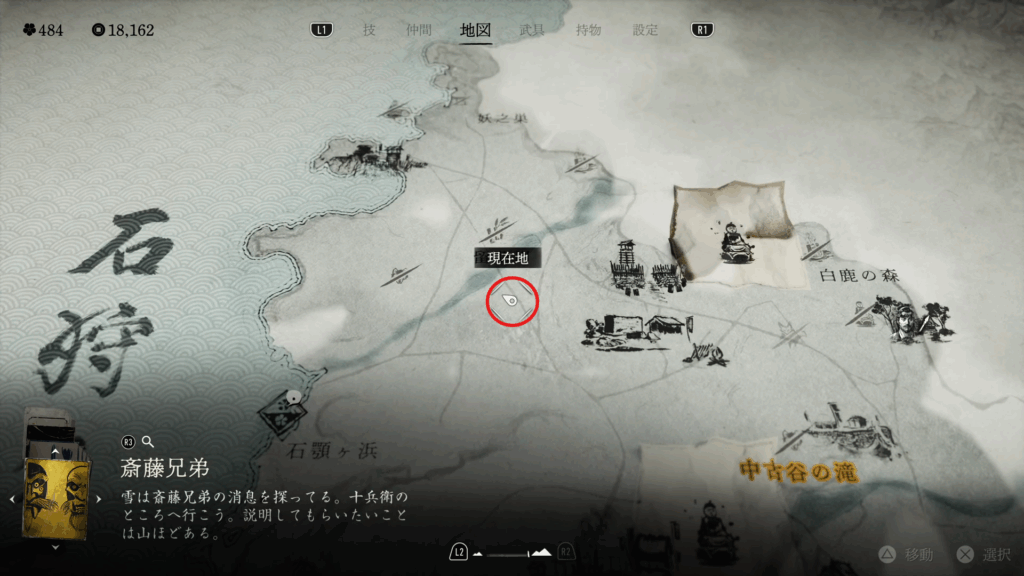Switch to the 技 (skills) tab

tap(369, 30)
